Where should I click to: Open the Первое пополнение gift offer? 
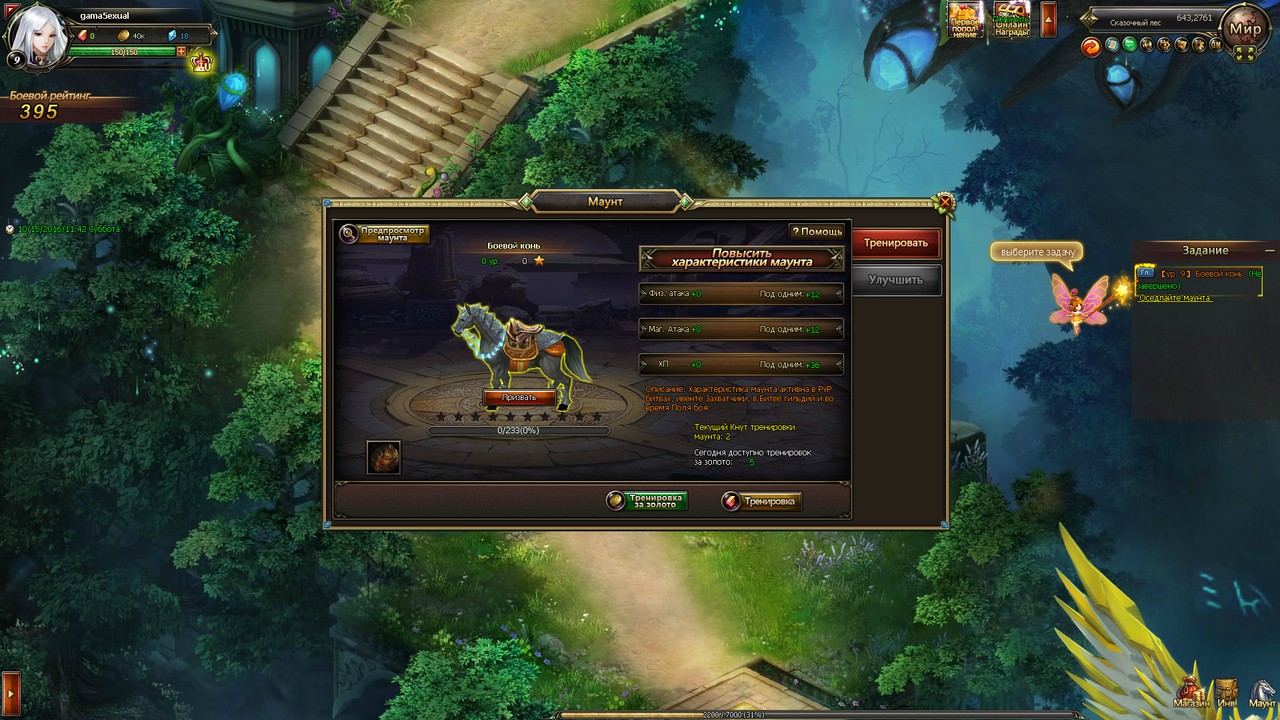pos(965,19)
